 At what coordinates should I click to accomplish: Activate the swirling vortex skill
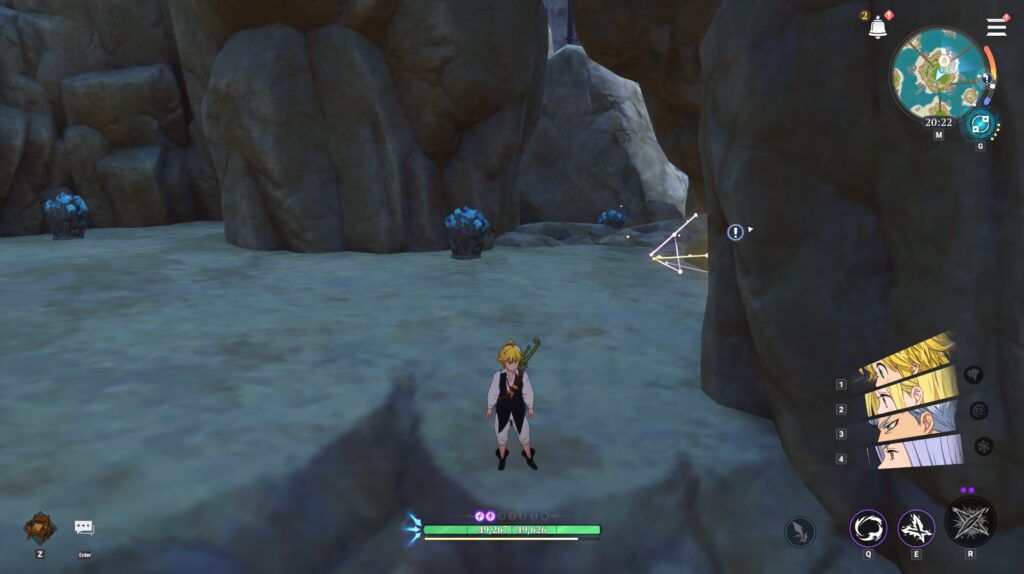coord(868,528)
